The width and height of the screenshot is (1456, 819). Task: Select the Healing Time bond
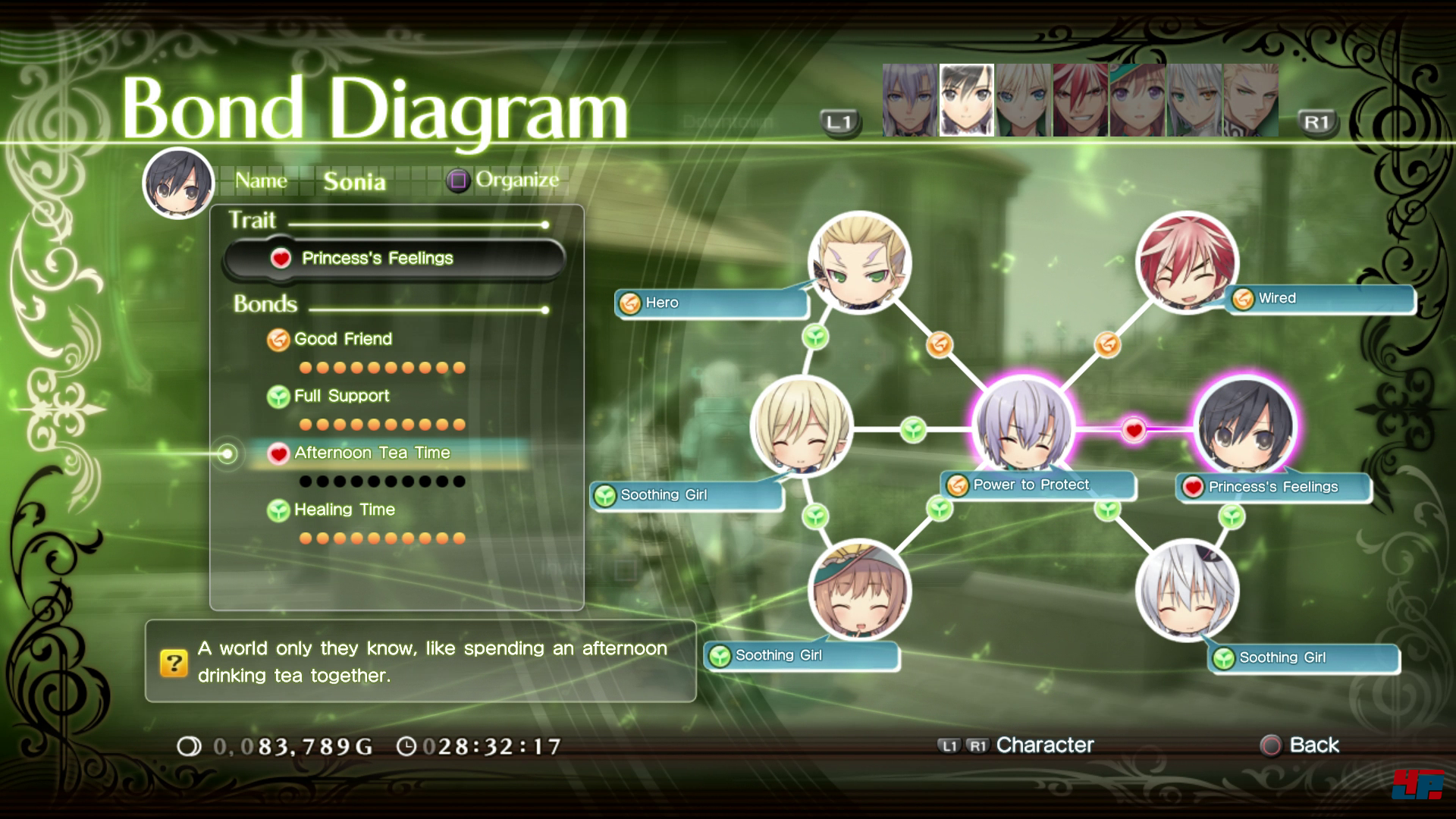(x=344, y=510)
